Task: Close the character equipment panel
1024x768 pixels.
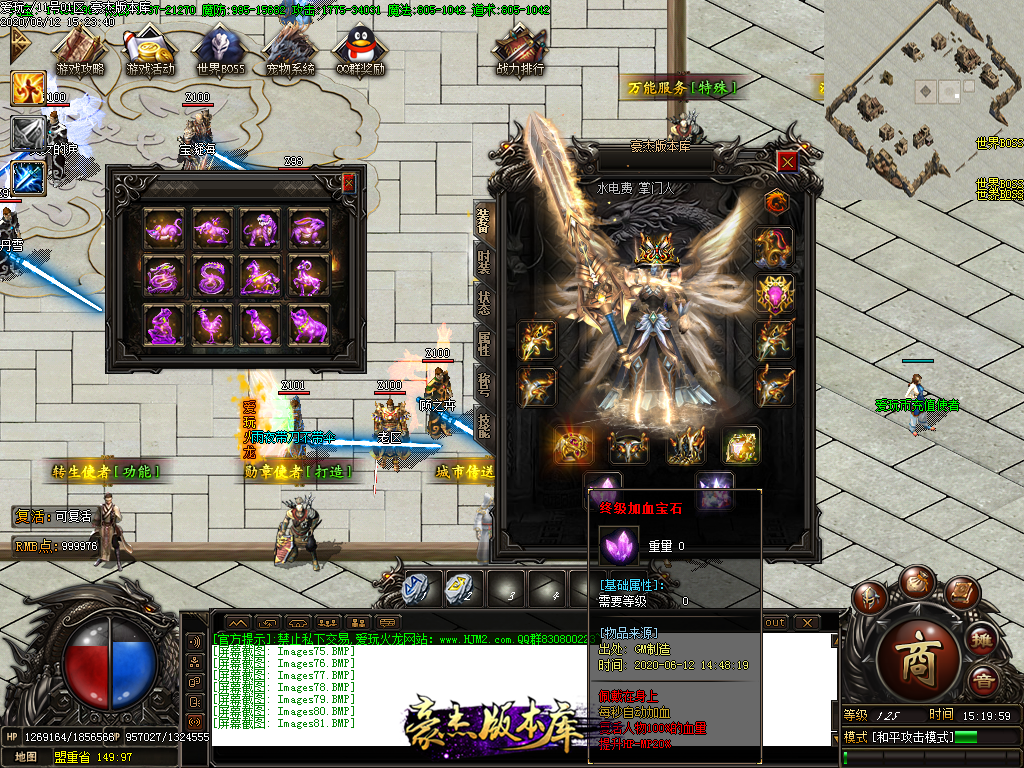Action: (x=788, y=162)
